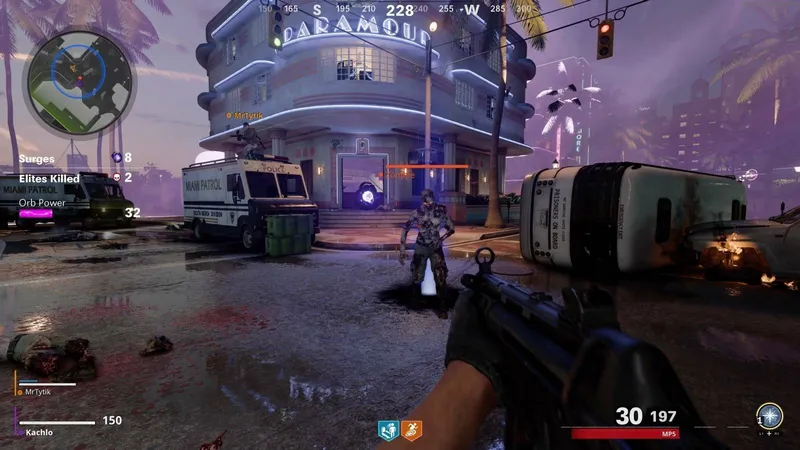Click the compass heading strip

pyautogui.click(x=400, y=10)
